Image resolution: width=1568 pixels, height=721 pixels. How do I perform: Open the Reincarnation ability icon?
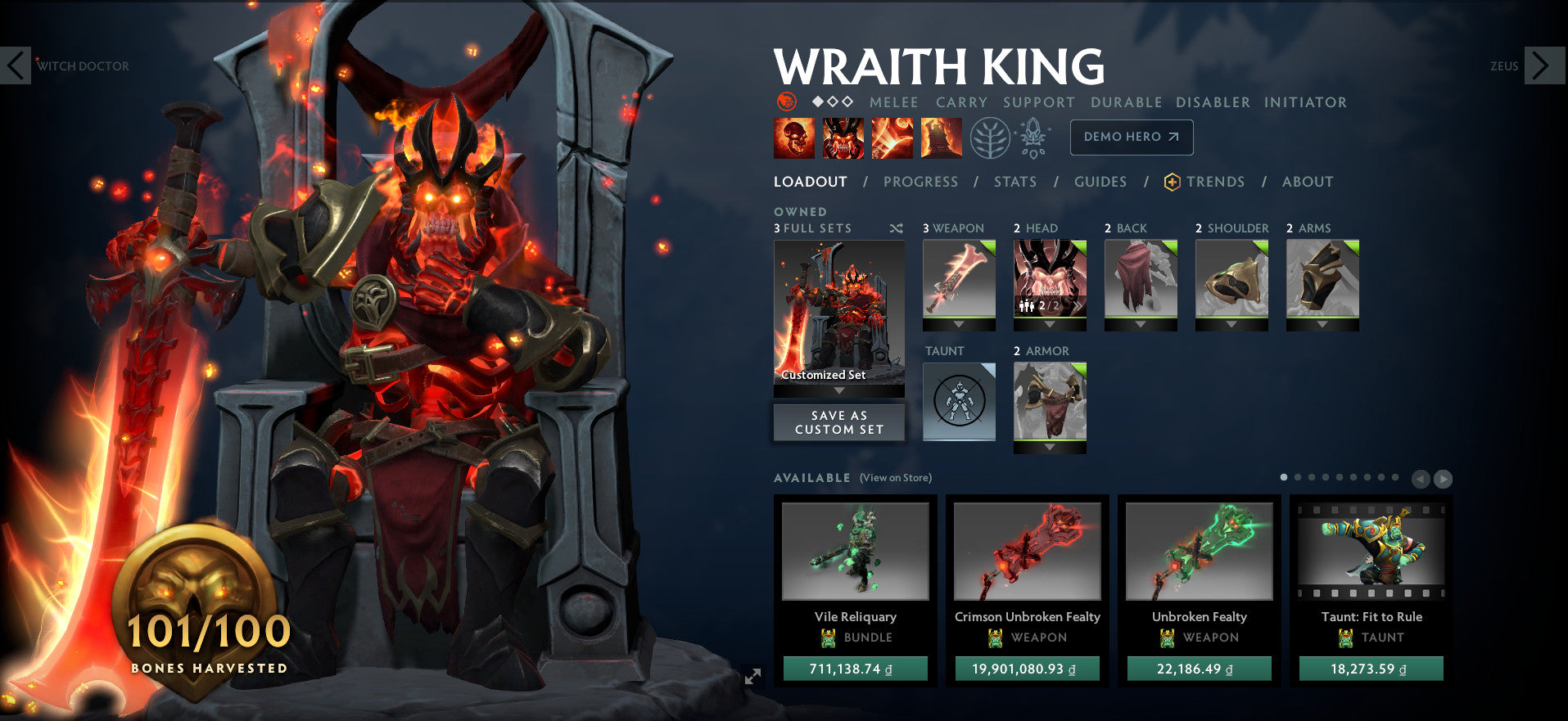pos(941,137)
